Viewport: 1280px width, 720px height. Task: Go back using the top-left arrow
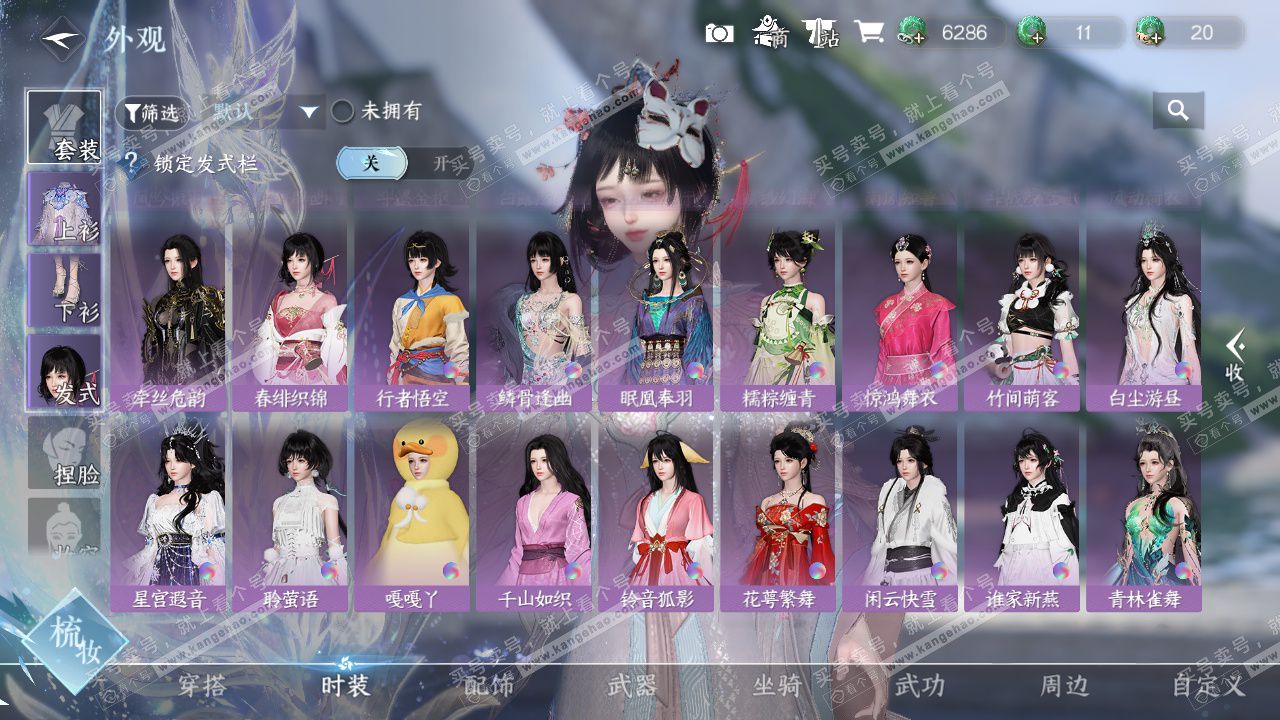63,40
